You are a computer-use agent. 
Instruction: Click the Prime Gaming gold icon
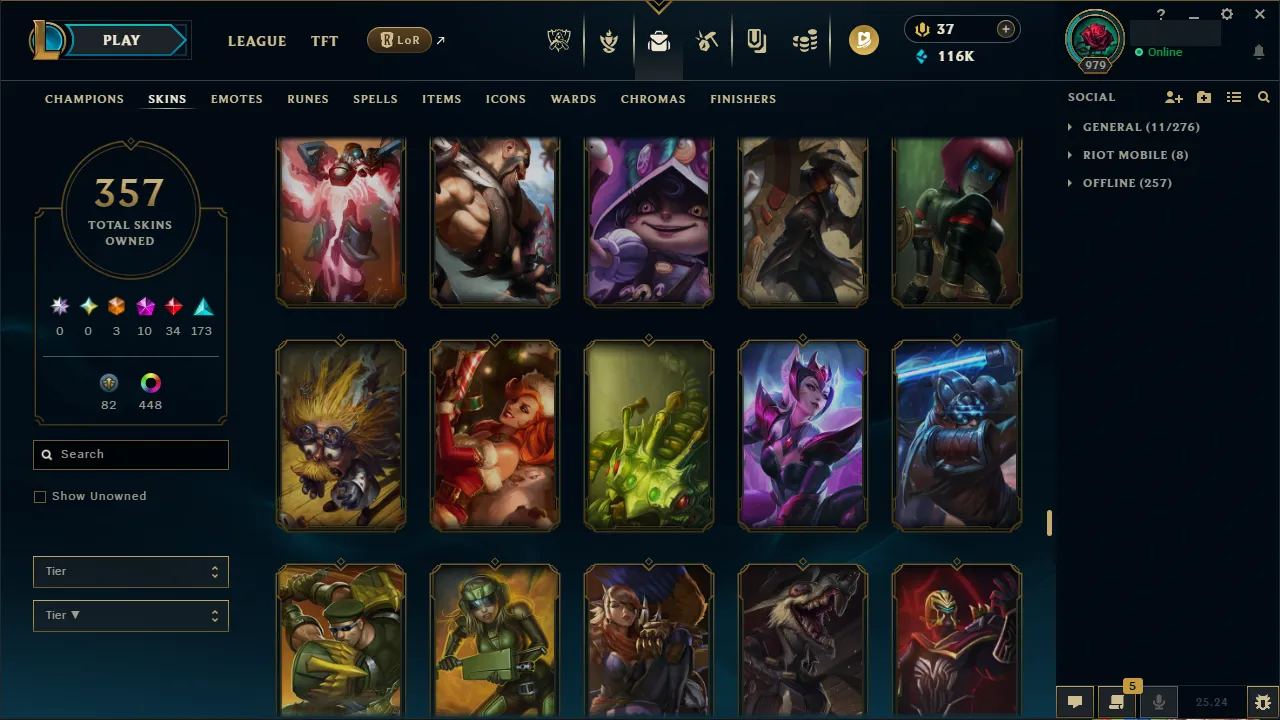[864, 40]
